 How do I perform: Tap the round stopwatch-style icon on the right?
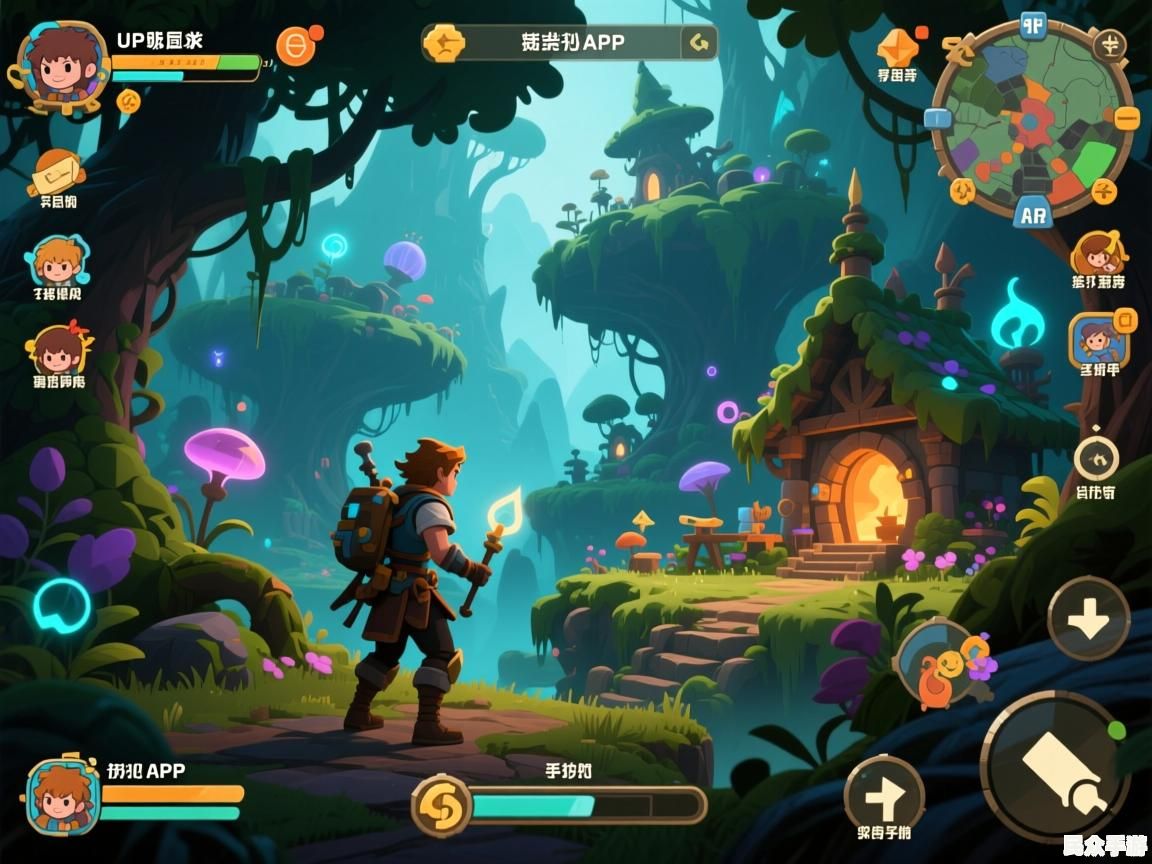[1097, 459]
